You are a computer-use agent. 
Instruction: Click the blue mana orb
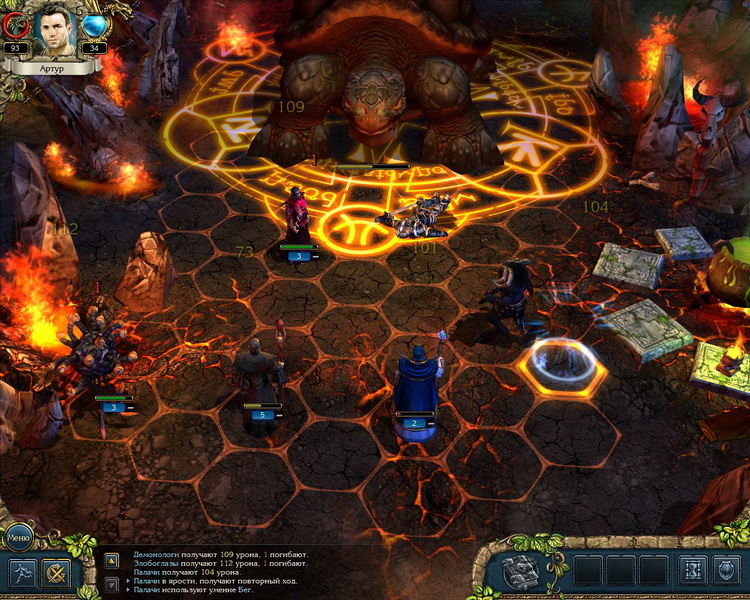pyautogui.click(x=95, y=25)
